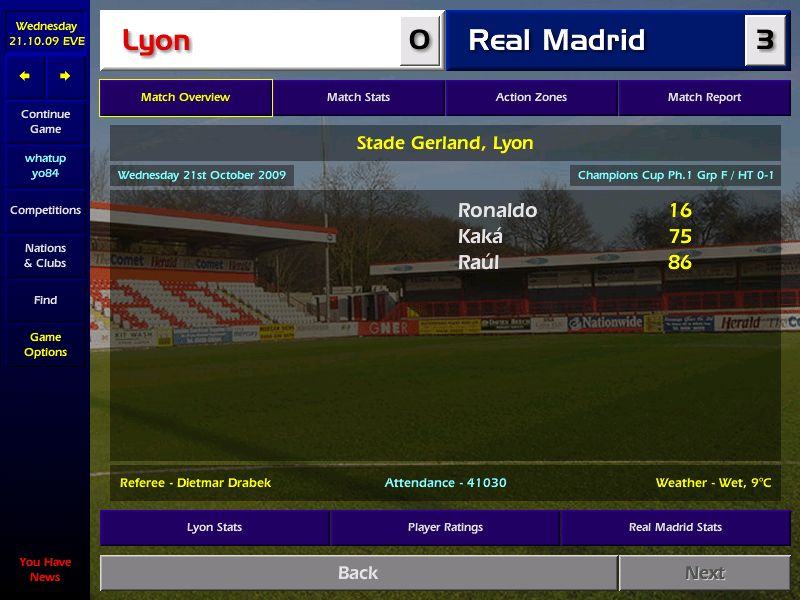800x600 pixels.
Task: Select the whatup yo84 manager profile
Action: (x=45, y=166)
